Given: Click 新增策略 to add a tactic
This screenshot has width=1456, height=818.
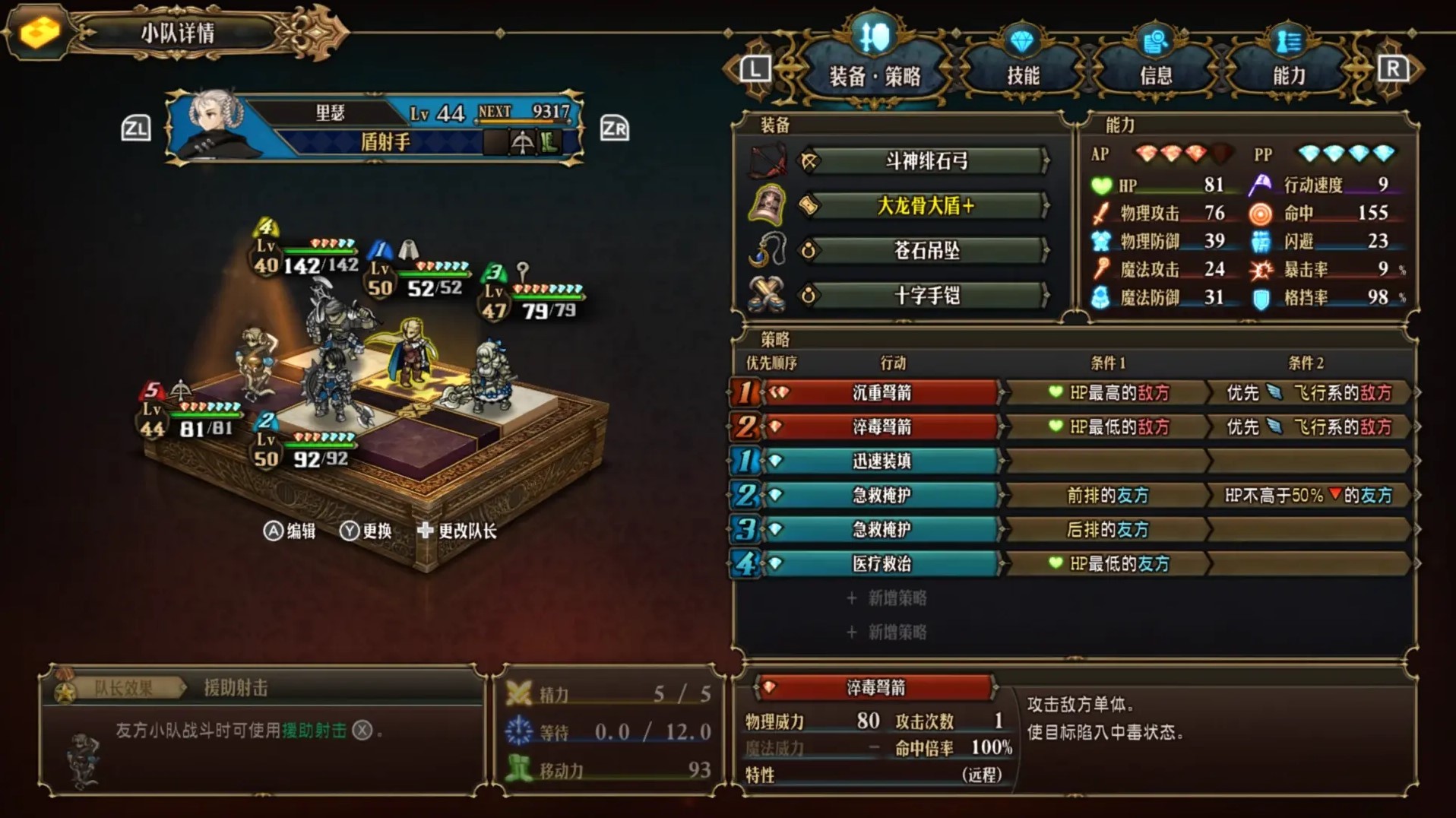Looking at the screenshot, I should tap(887, 599).
